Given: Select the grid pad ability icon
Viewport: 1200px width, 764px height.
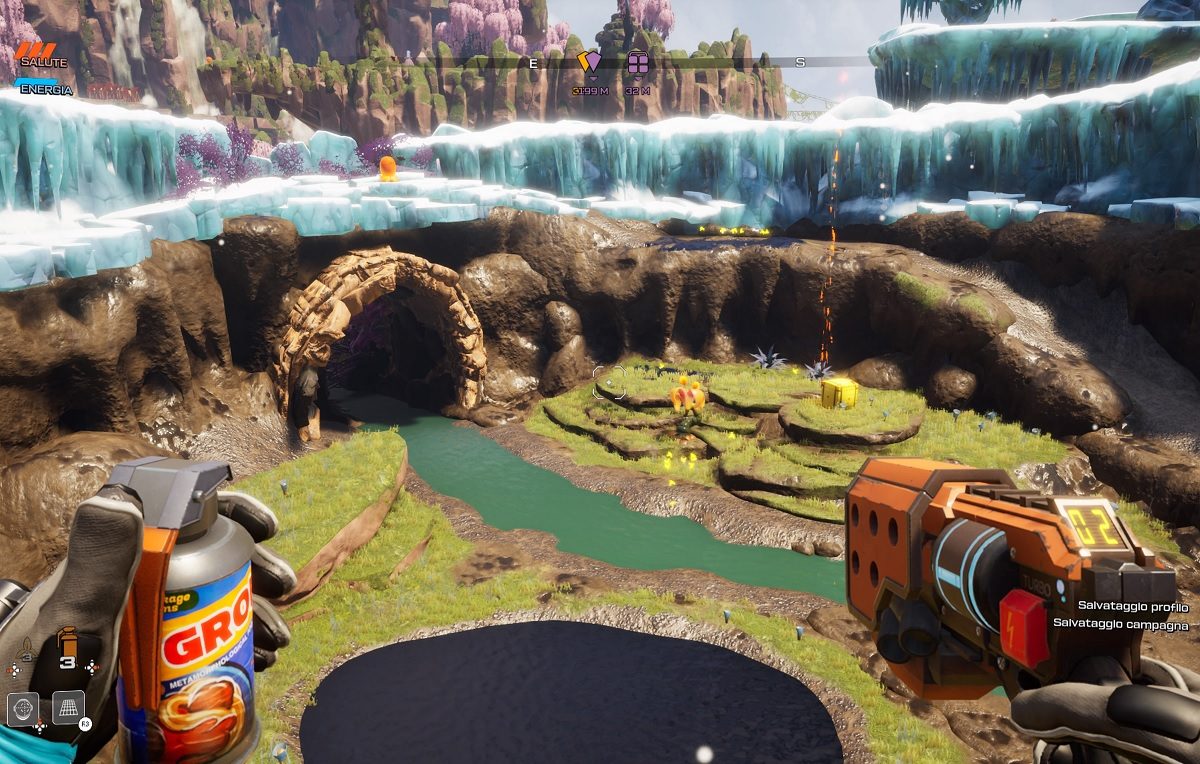Looking at the screenshot, I should point(68,708).
